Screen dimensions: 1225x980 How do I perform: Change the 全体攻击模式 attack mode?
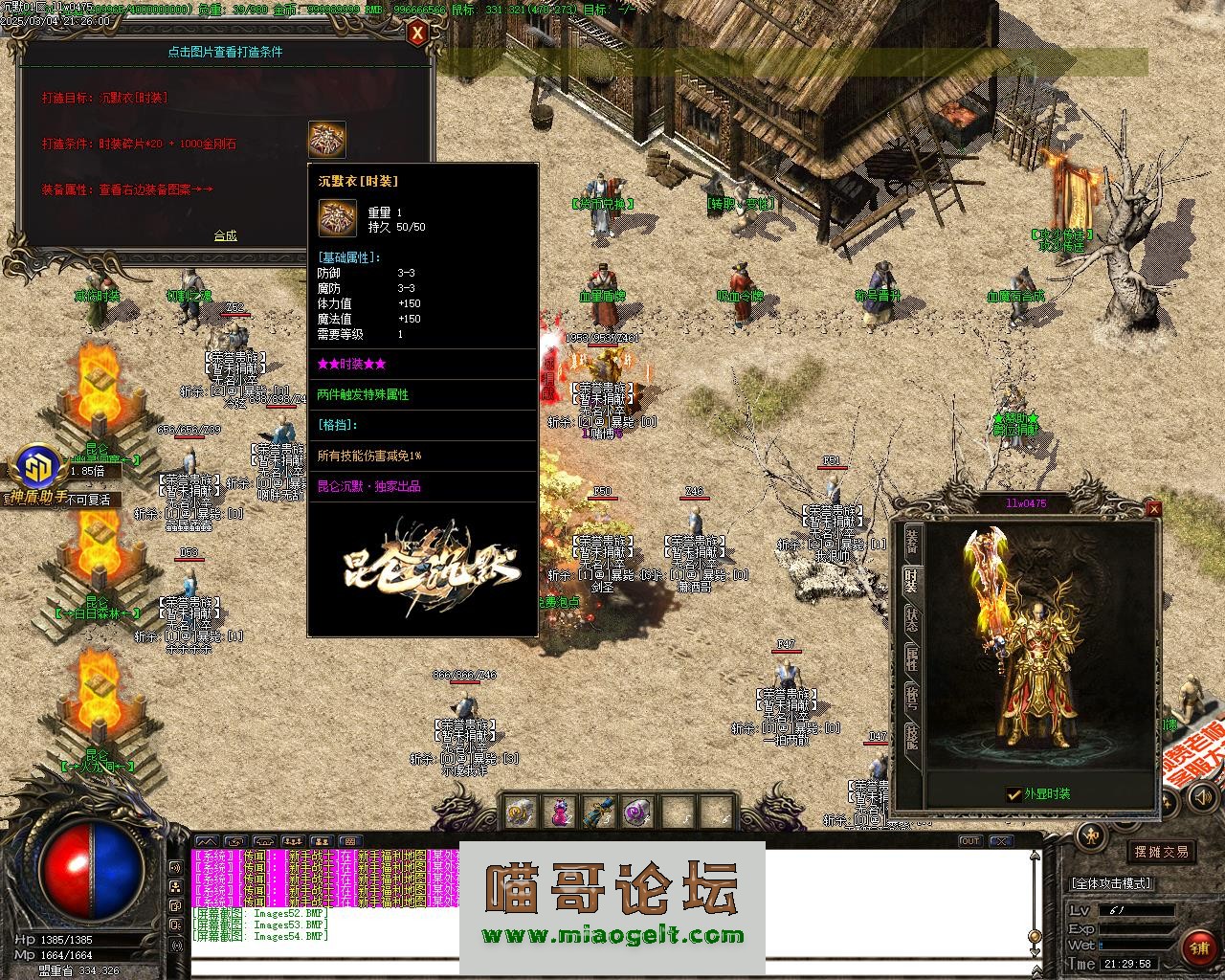tap(1111, 883)
